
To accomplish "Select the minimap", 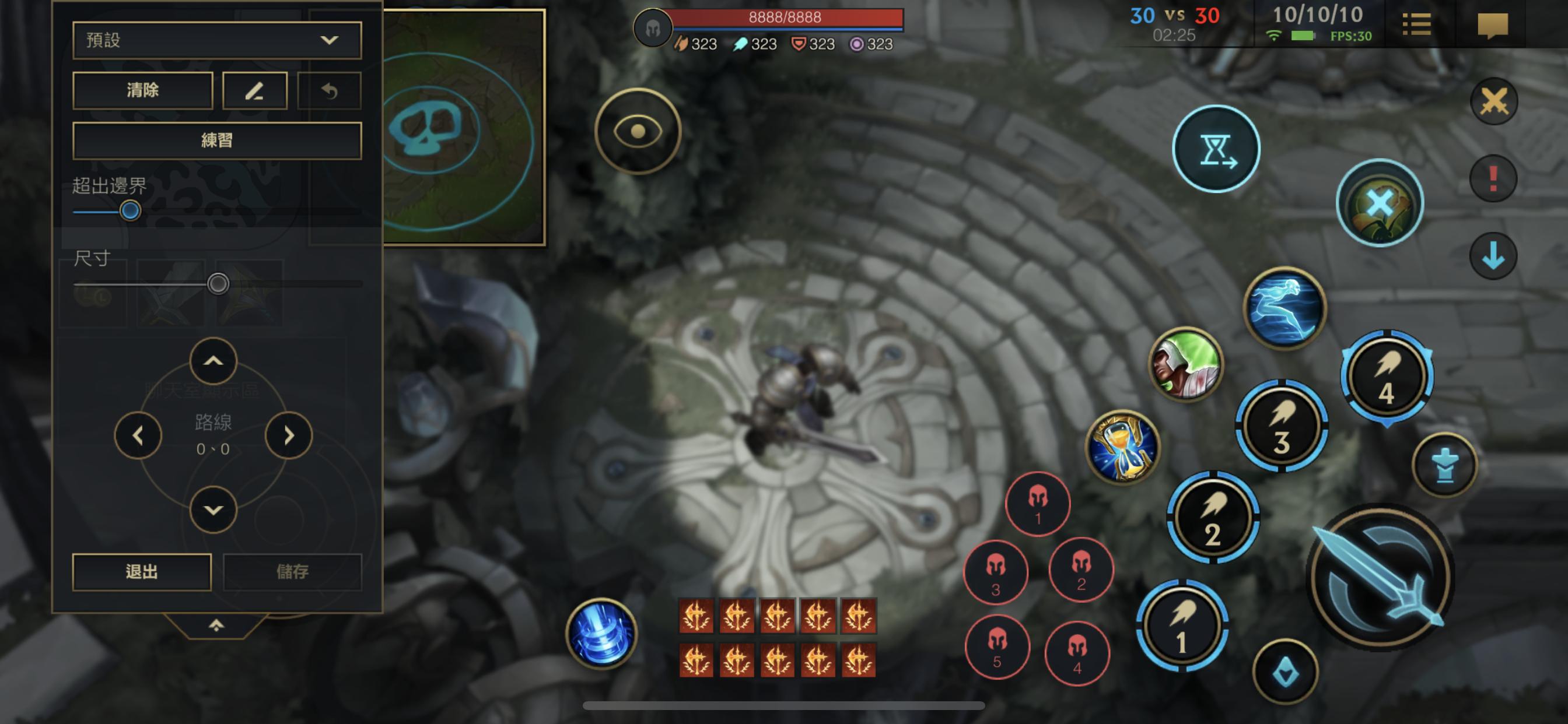I will point(464,128).
